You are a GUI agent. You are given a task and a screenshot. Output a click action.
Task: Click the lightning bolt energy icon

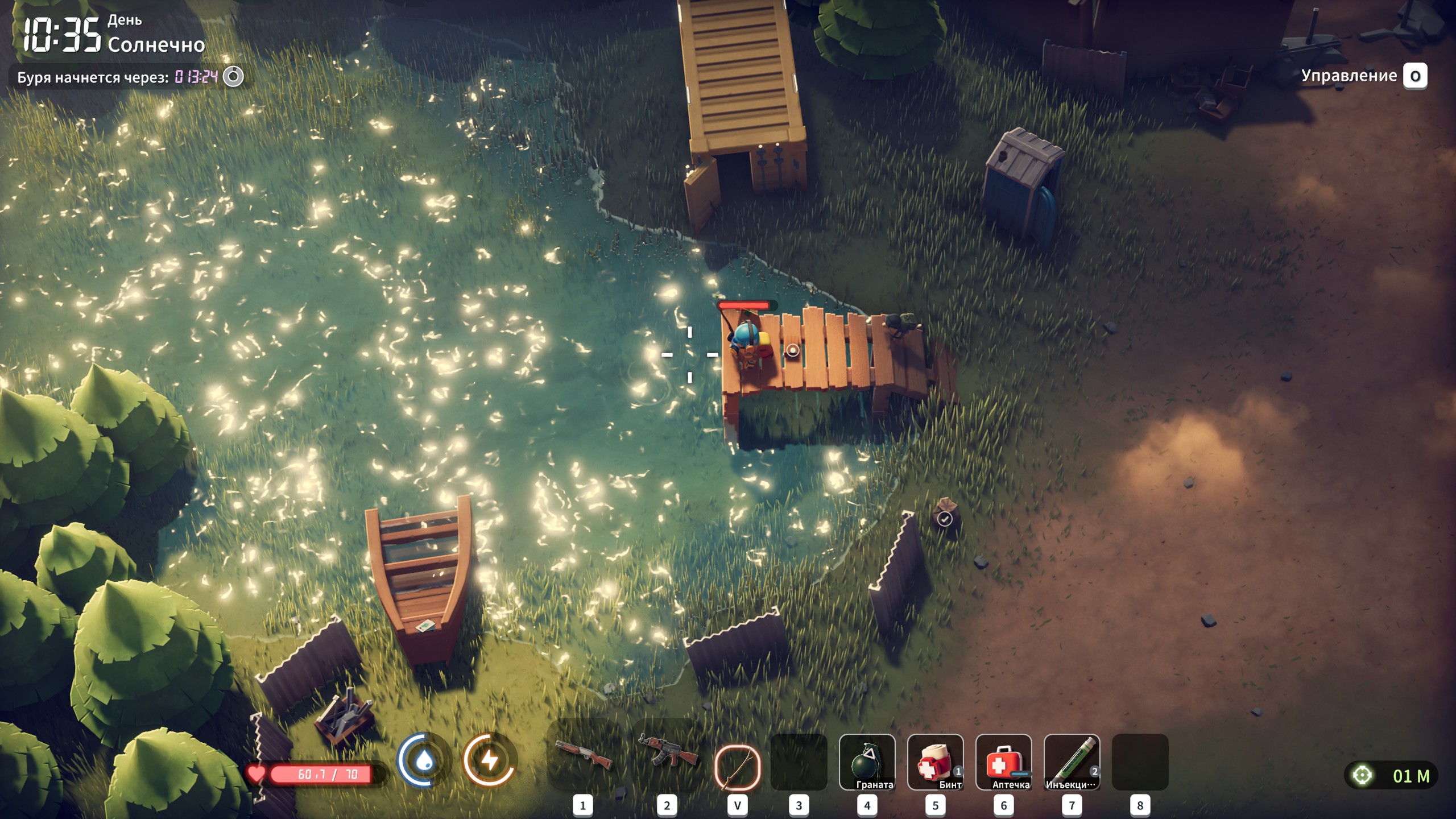[490, 760]
